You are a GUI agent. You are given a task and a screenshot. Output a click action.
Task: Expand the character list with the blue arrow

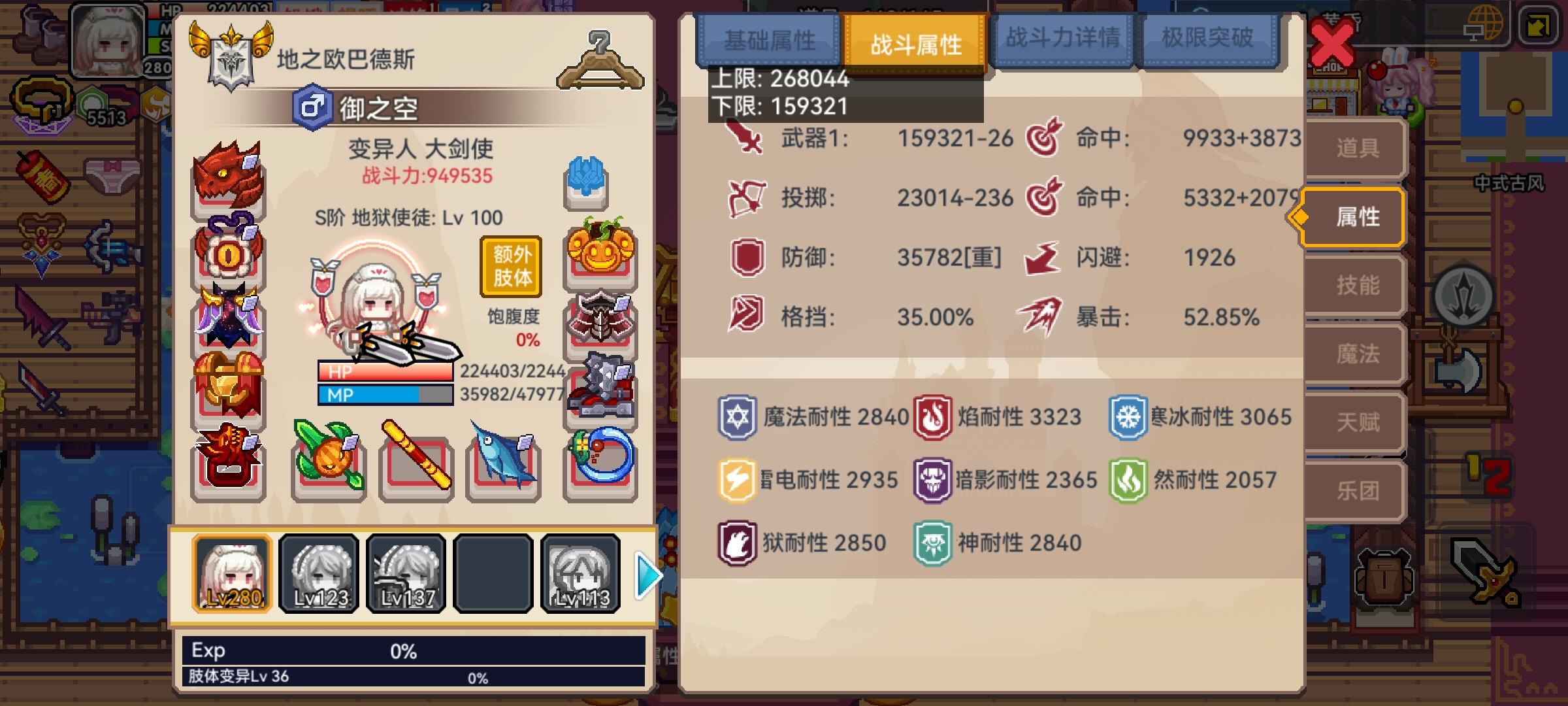[645, 575]
